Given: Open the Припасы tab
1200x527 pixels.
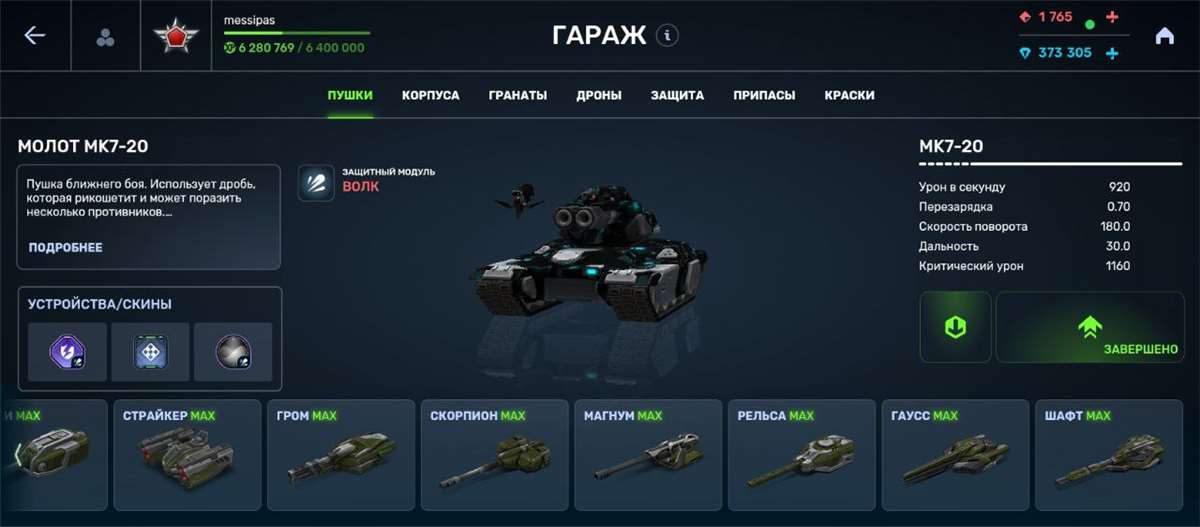Looking at the screenshot, I should coord(764,96).
